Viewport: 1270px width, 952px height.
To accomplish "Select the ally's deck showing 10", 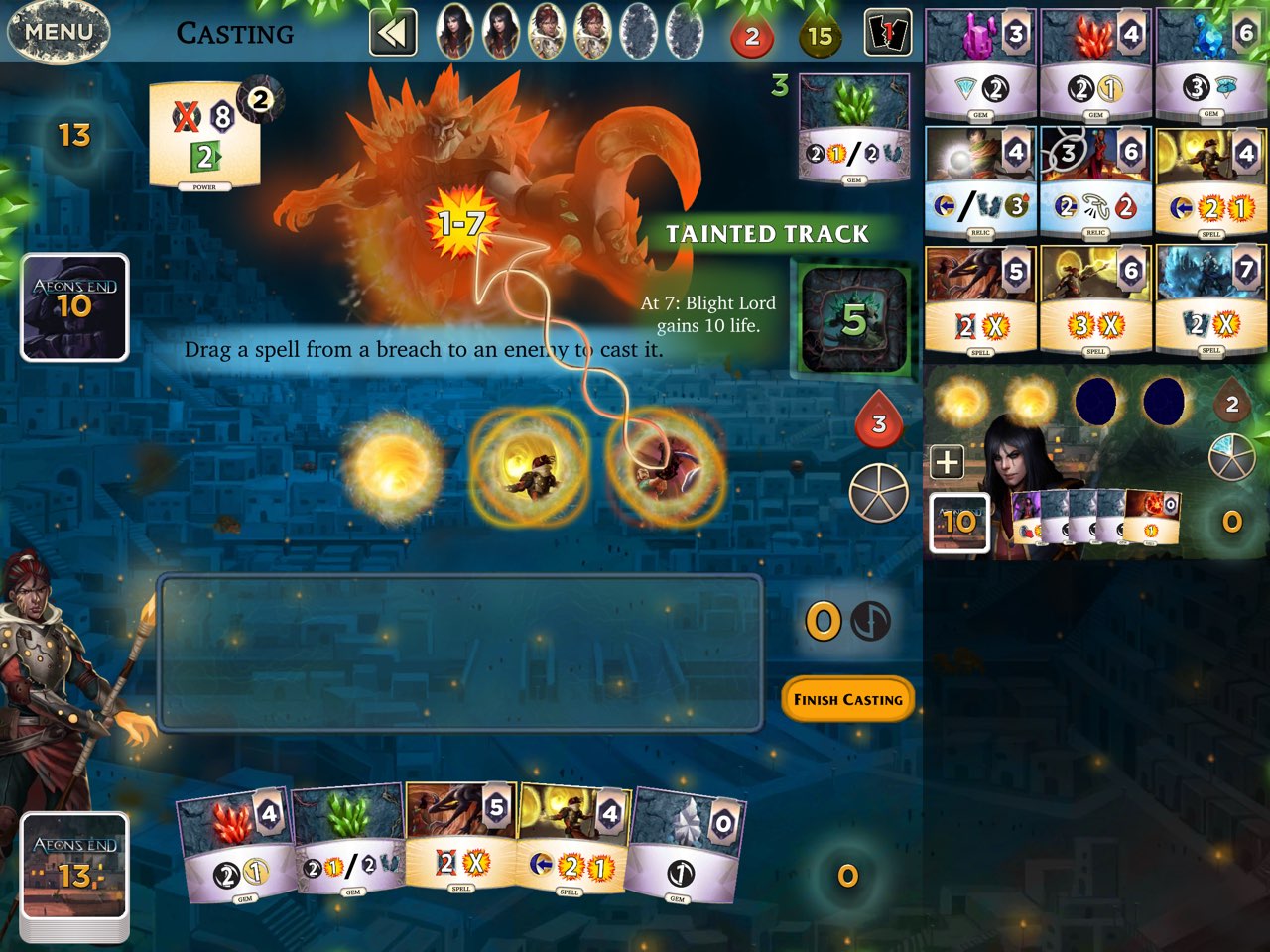I will (x=958, y=522).
